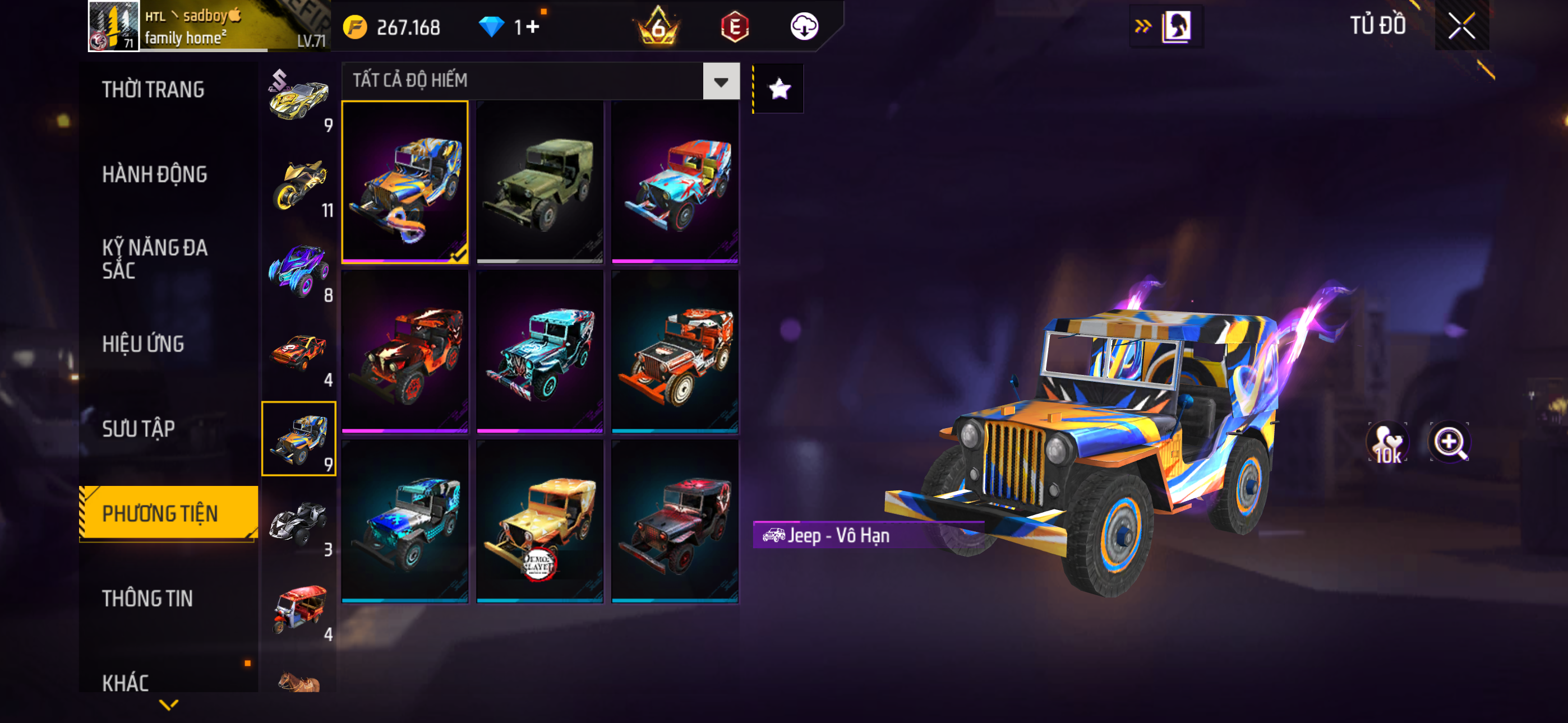
Task: Choose the red tuk-tuk vehicle type
Action: coord(299,609)
